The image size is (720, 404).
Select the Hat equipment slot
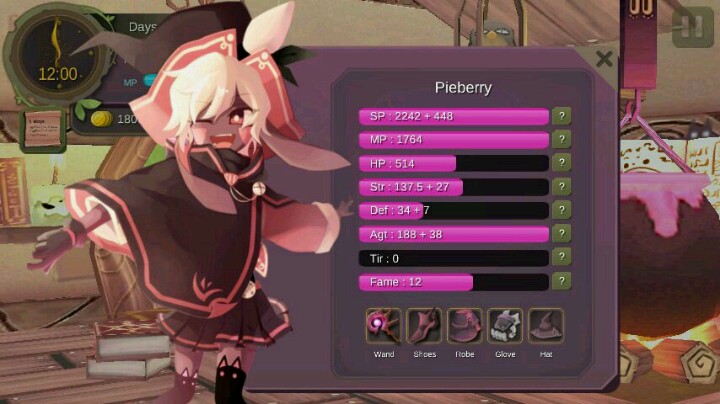546,326
